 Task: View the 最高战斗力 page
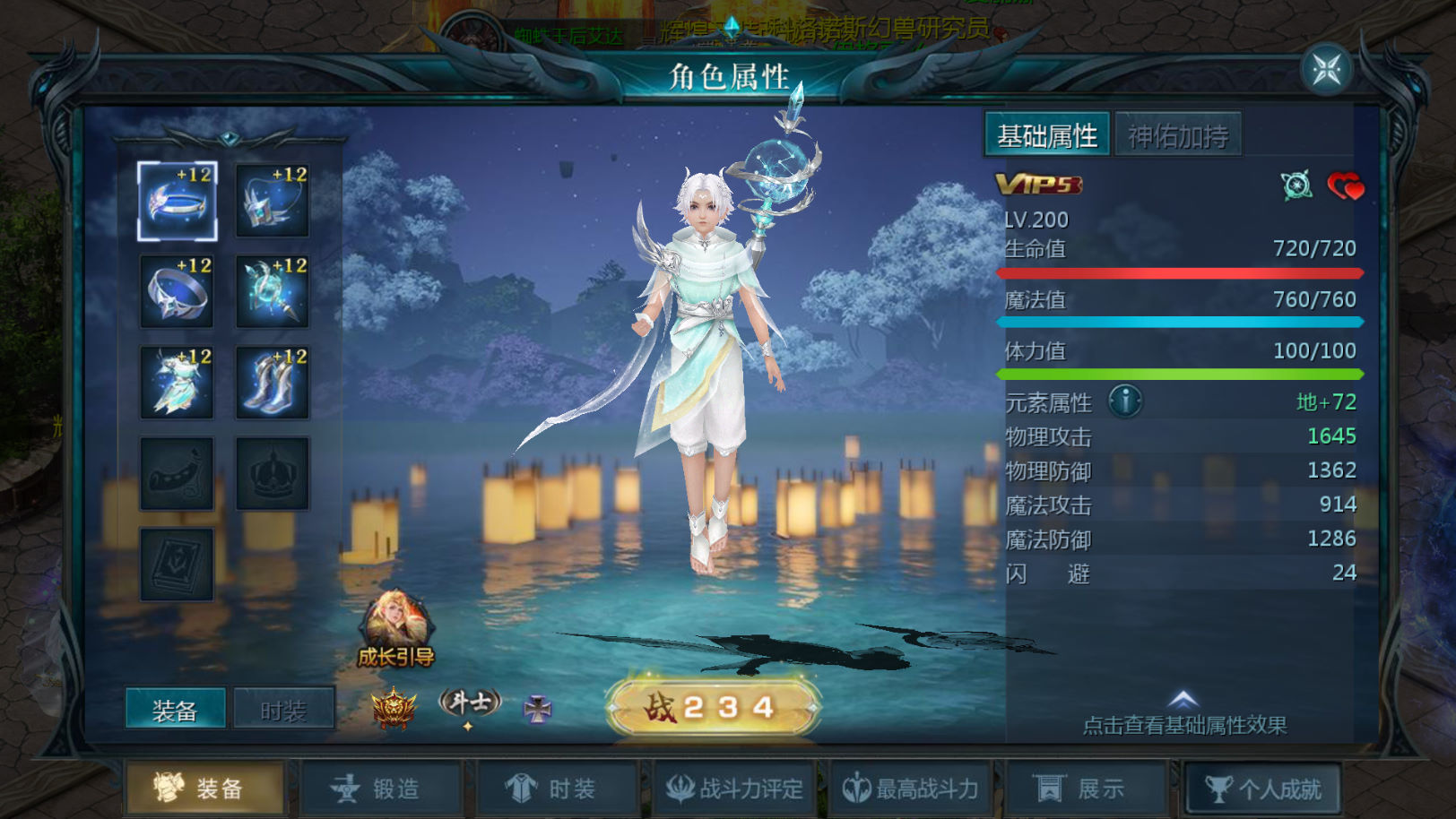911,789
